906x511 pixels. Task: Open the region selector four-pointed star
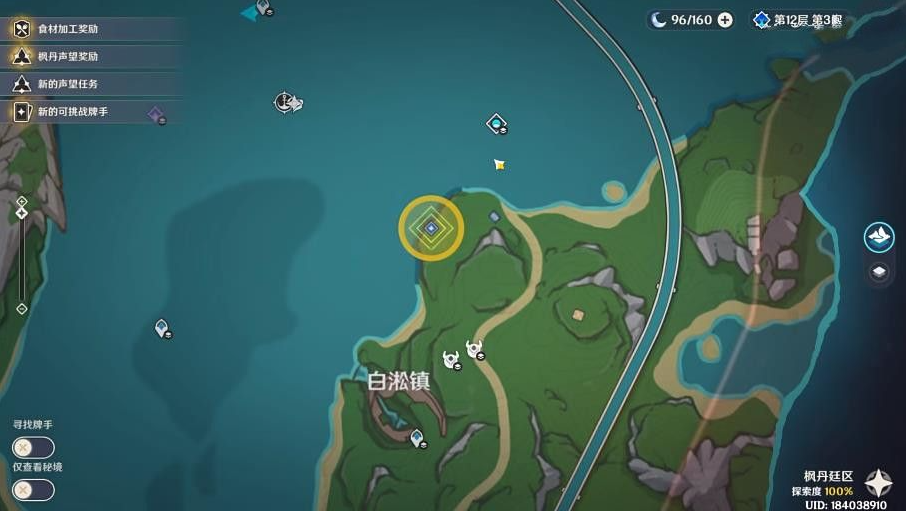coord(879,483)
